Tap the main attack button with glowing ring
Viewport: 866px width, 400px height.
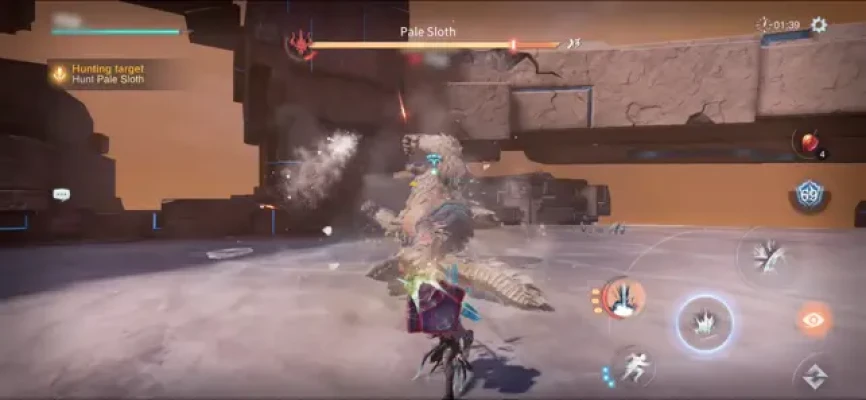pyautogui.click(x=705, y=323)
